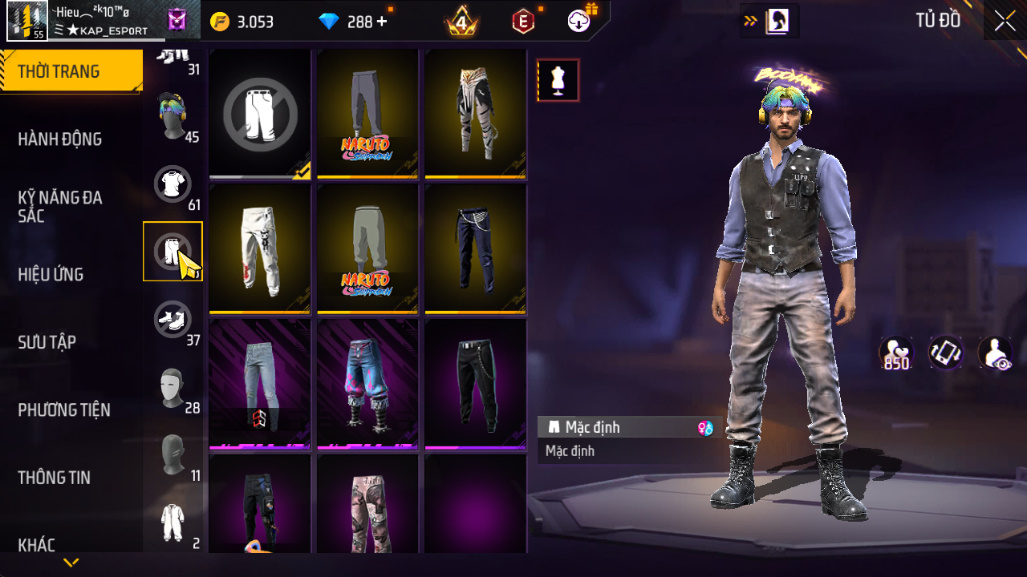
Task: Add diamonds with the plus button
Action: pos(381,21)
